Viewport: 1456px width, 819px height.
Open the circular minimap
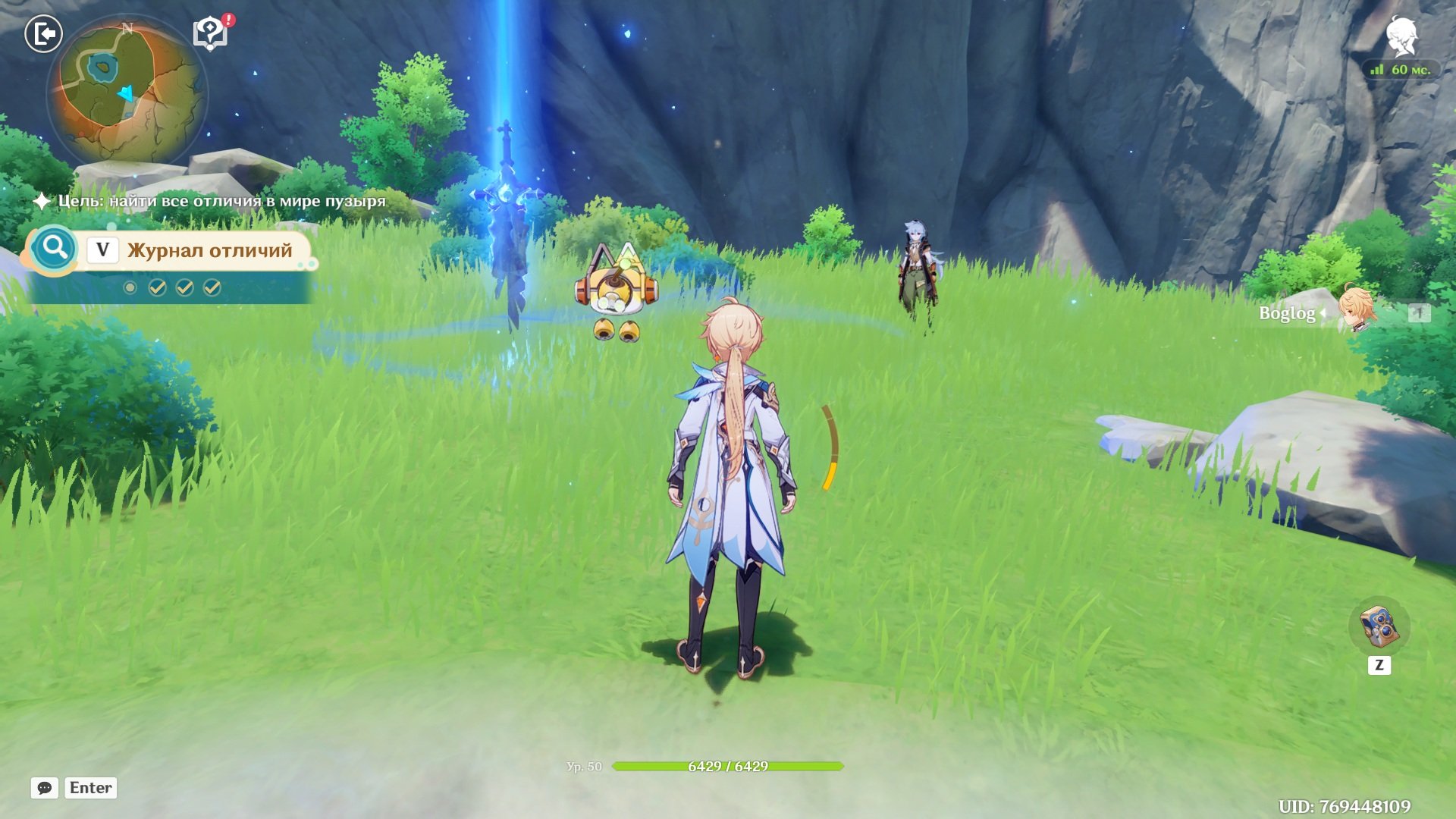coord(126,89)
